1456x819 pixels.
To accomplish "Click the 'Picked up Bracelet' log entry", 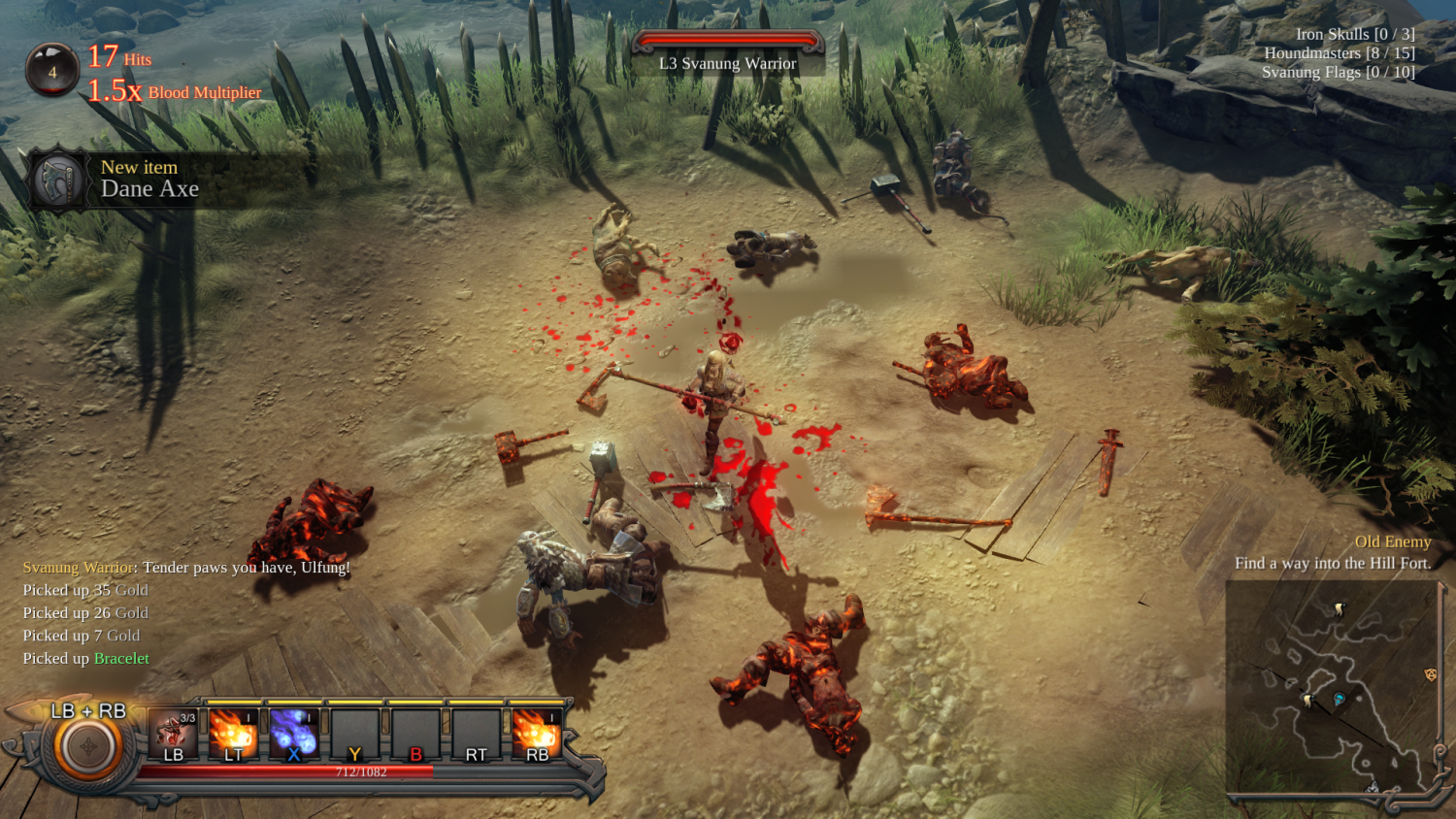I will 83,658.
